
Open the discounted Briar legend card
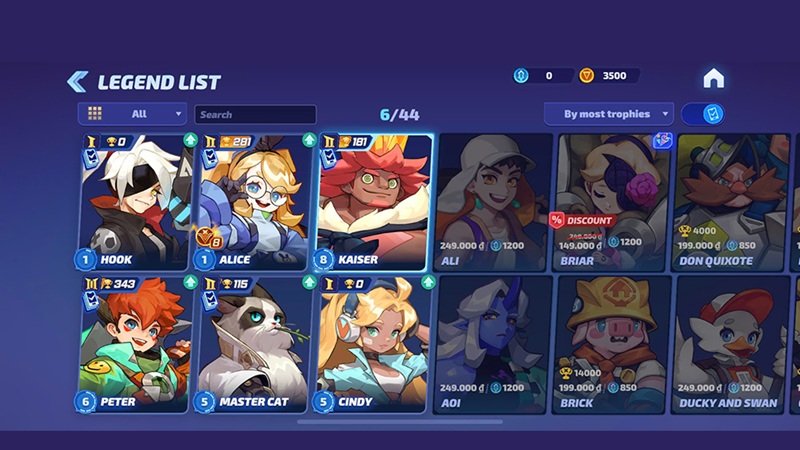click(x=612, y=202)
